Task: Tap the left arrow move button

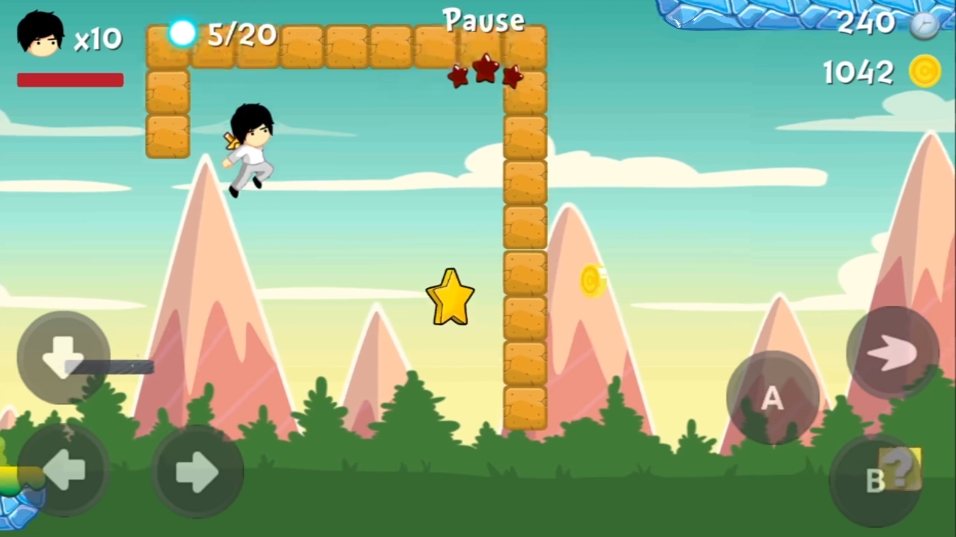Action: point(63,470)
